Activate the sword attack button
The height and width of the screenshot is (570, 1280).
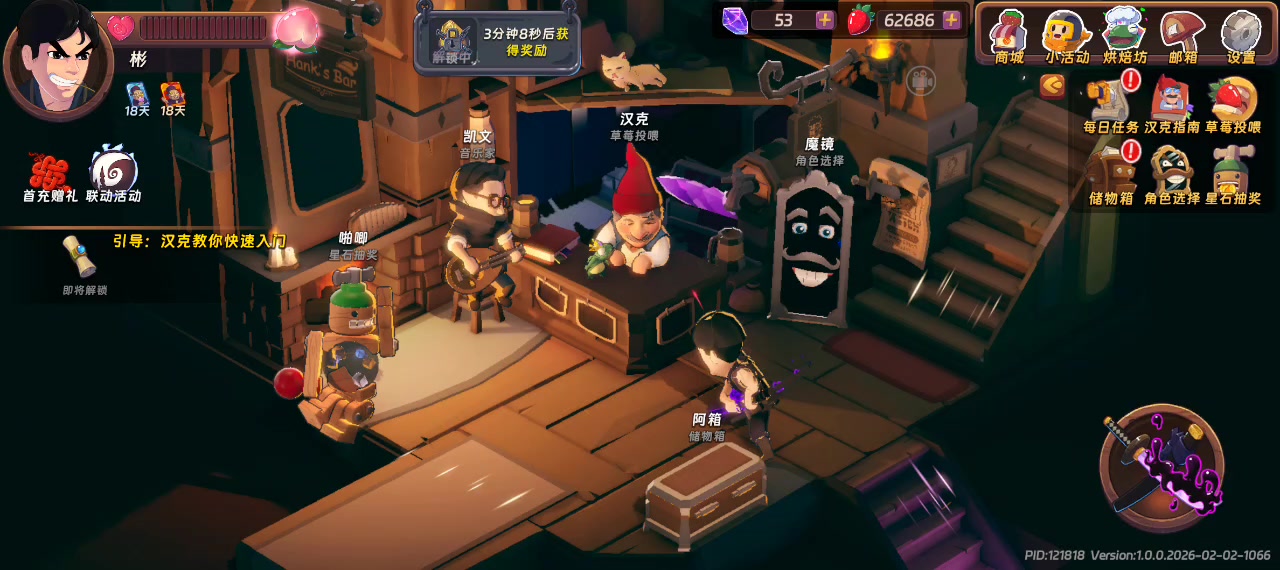tap(1161, 467)
